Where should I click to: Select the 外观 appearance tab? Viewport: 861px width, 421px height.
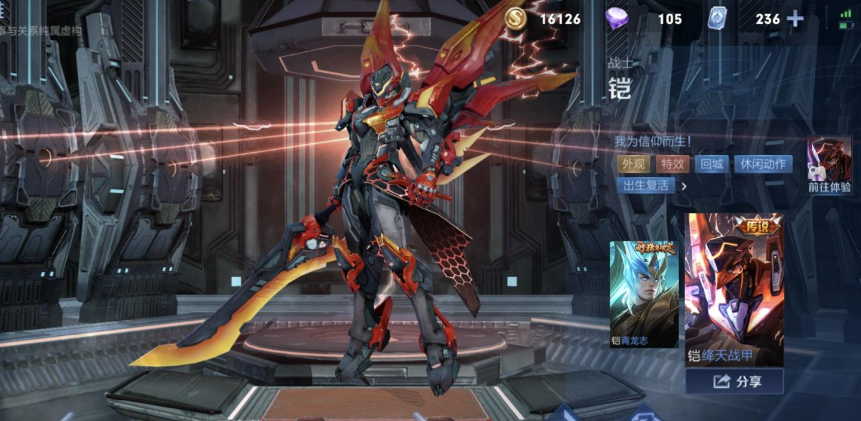tap(632, 164)
